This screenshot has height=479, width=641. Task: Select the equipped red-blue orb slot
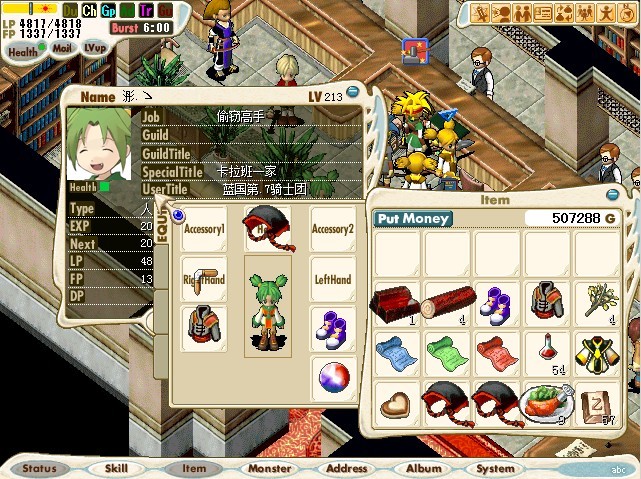334,379
